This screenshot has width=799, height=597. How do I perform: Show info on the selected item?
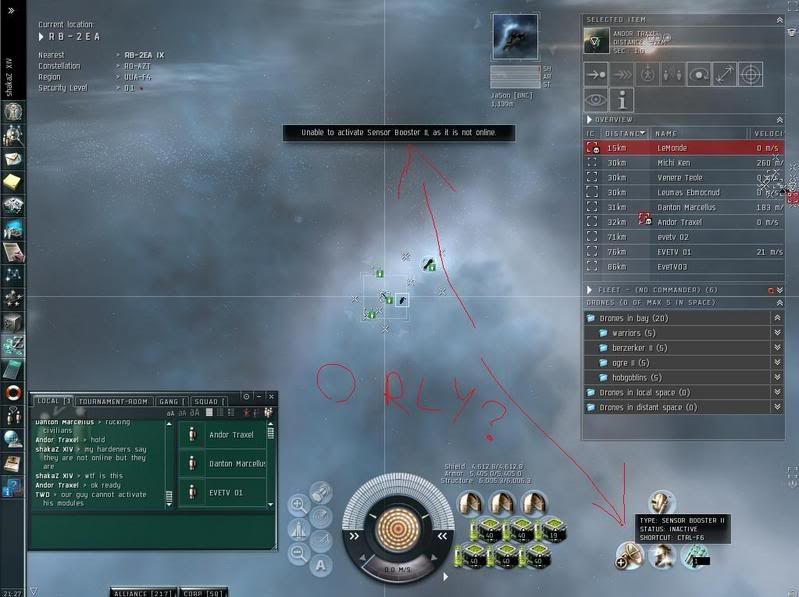(x=624, y=99)
